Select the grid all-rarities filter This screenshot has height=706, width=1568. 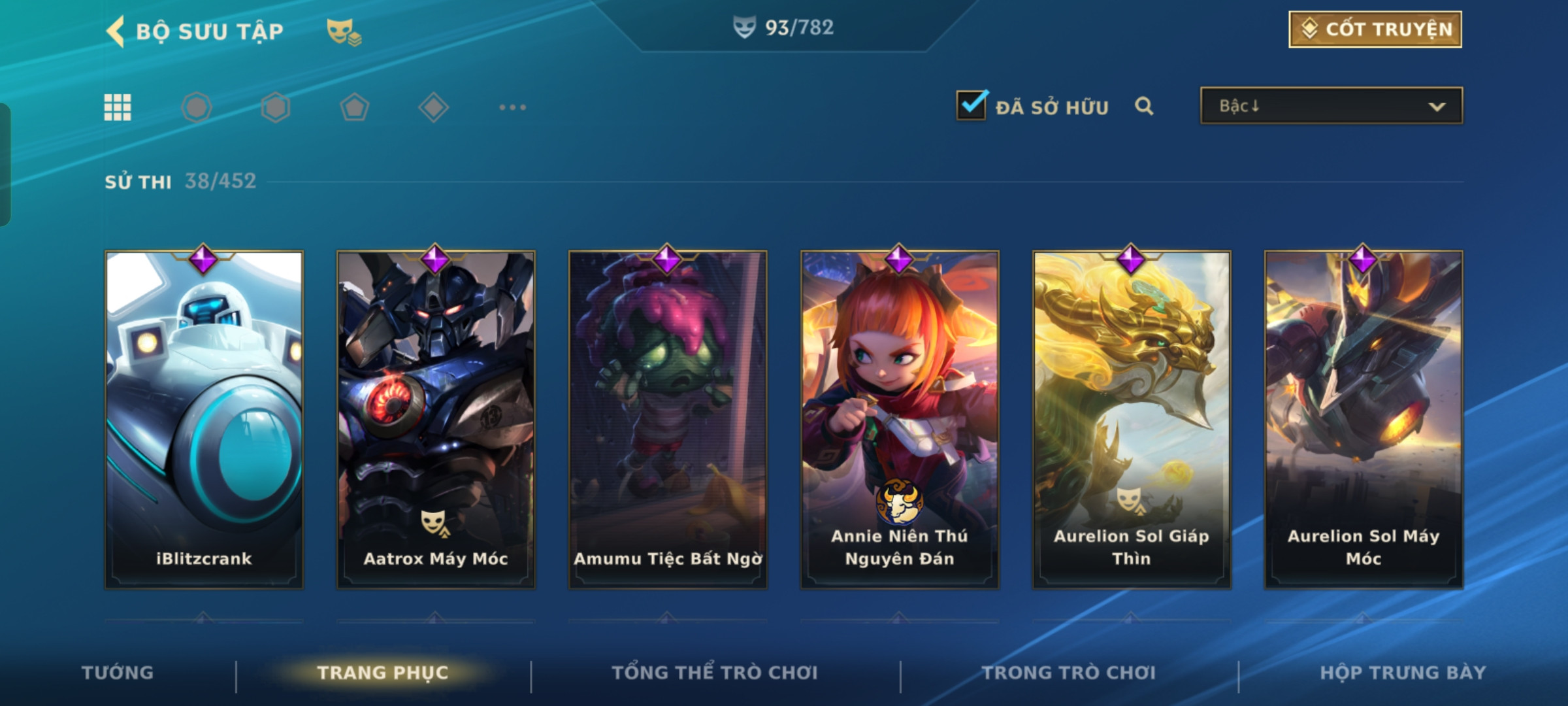pos(118,107)
